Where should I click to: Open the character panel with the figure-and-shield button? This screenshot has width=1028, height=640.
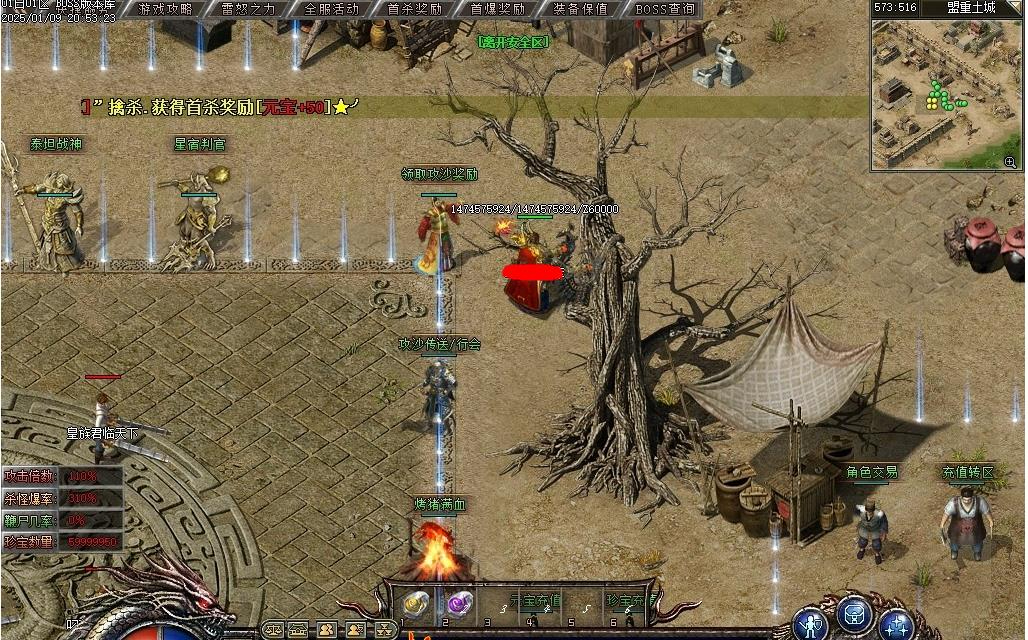(810, 622)
